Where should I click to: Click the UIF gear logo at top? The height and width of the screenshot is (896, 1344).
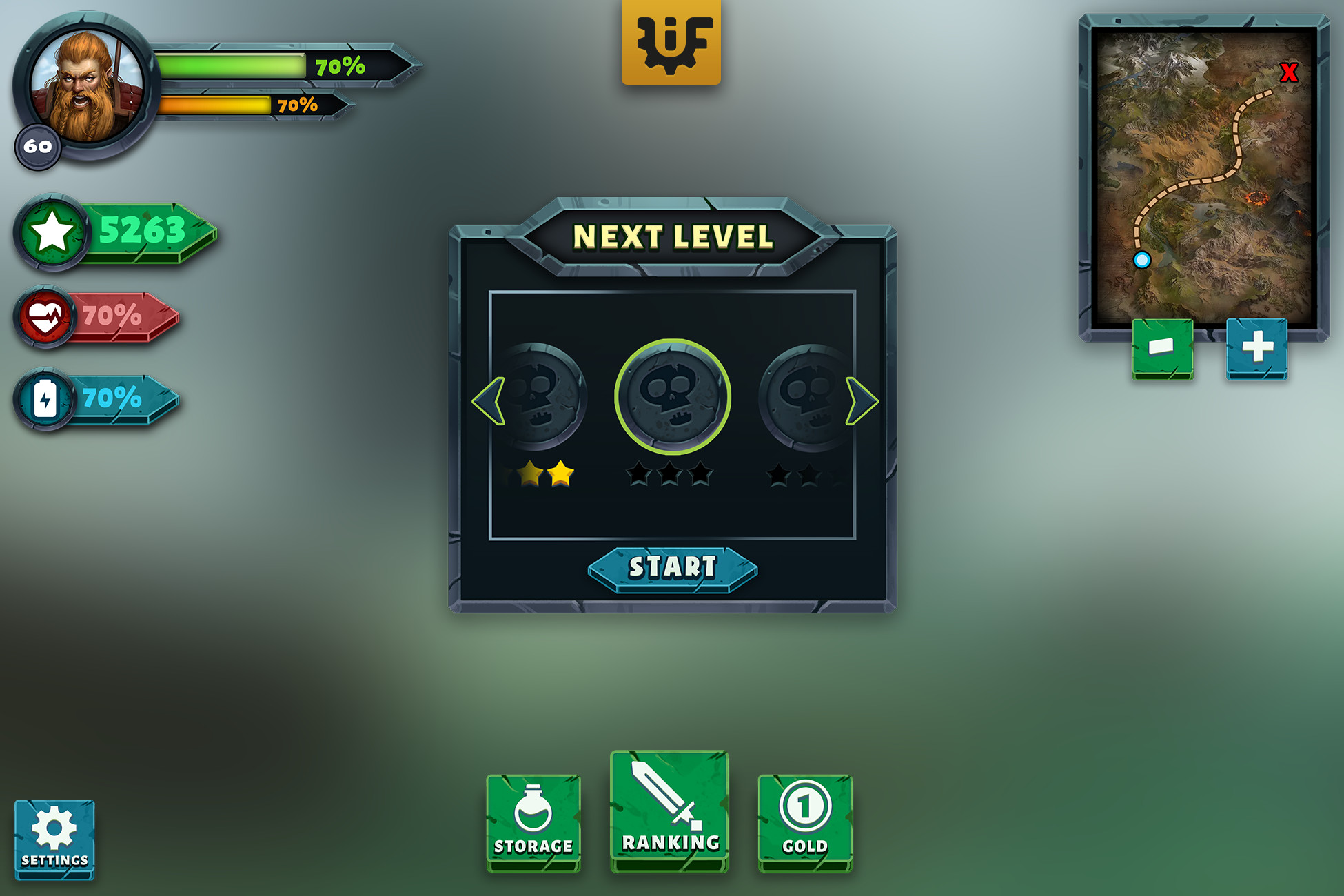671,41
